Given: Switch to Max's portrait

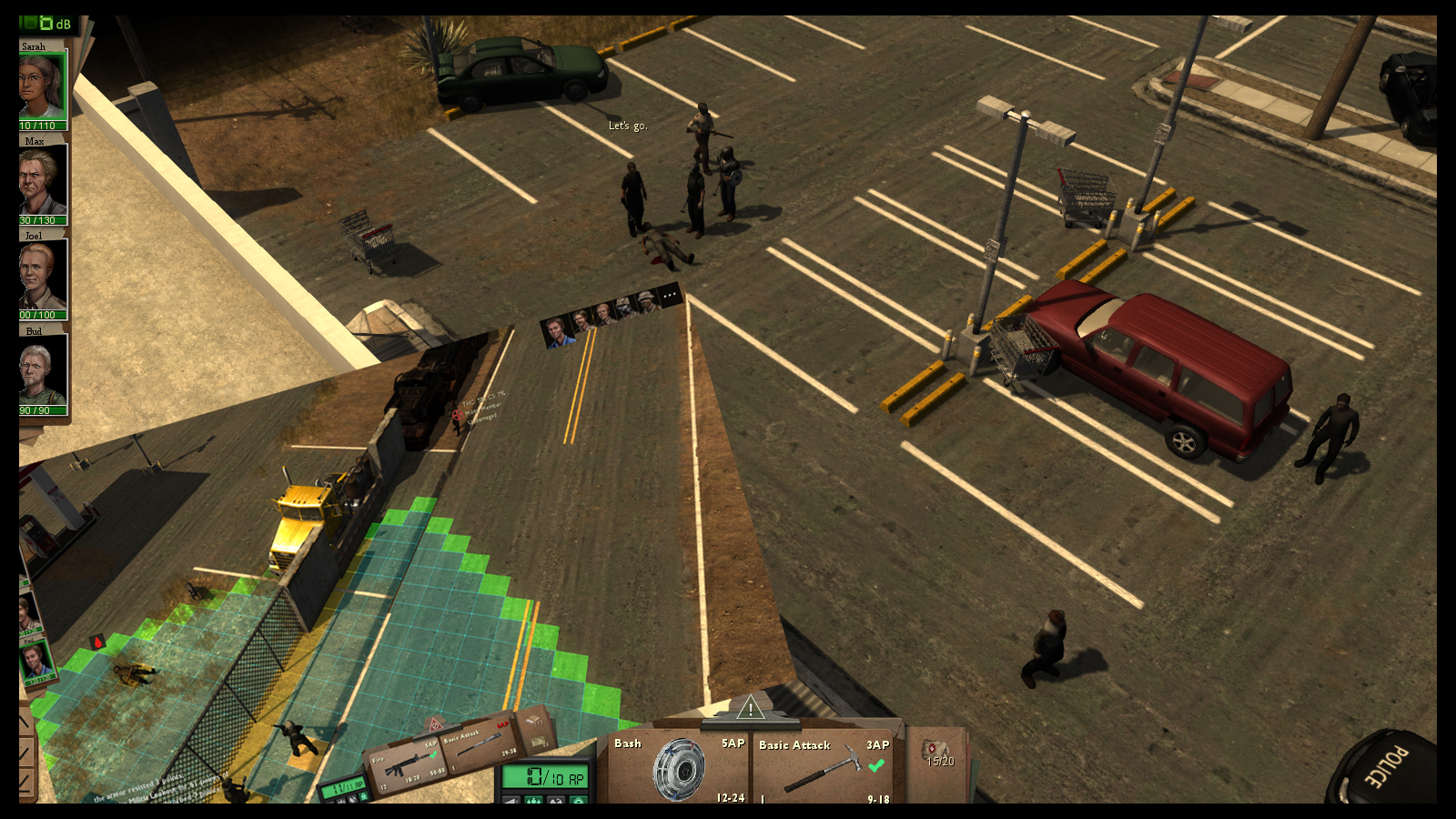Looking at the screenshot, I should 43,181.
